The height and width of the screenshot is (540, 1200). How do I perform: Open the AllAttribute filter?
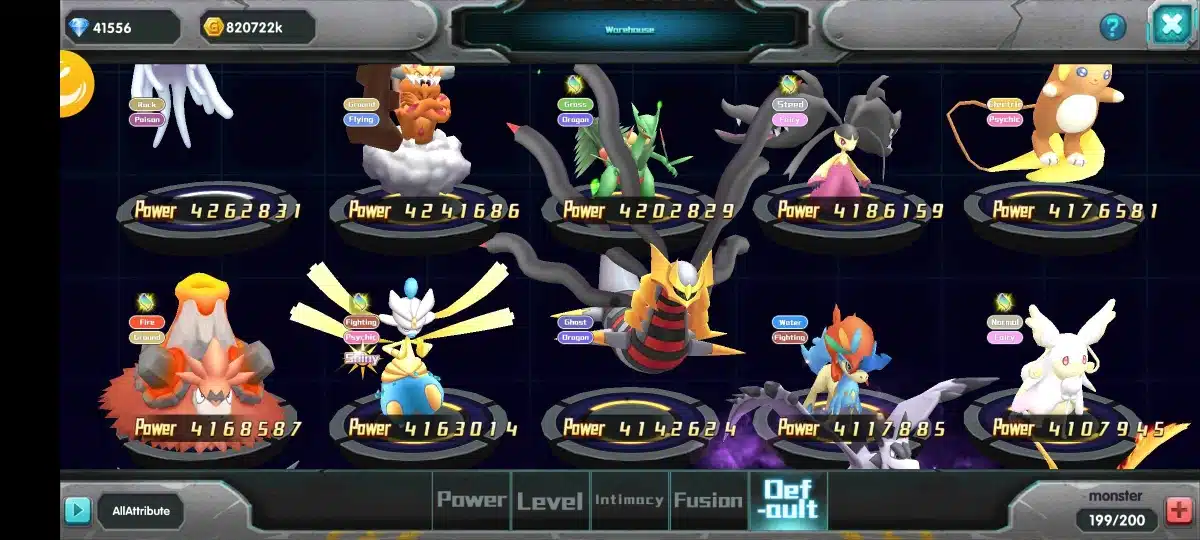(141, 511)
